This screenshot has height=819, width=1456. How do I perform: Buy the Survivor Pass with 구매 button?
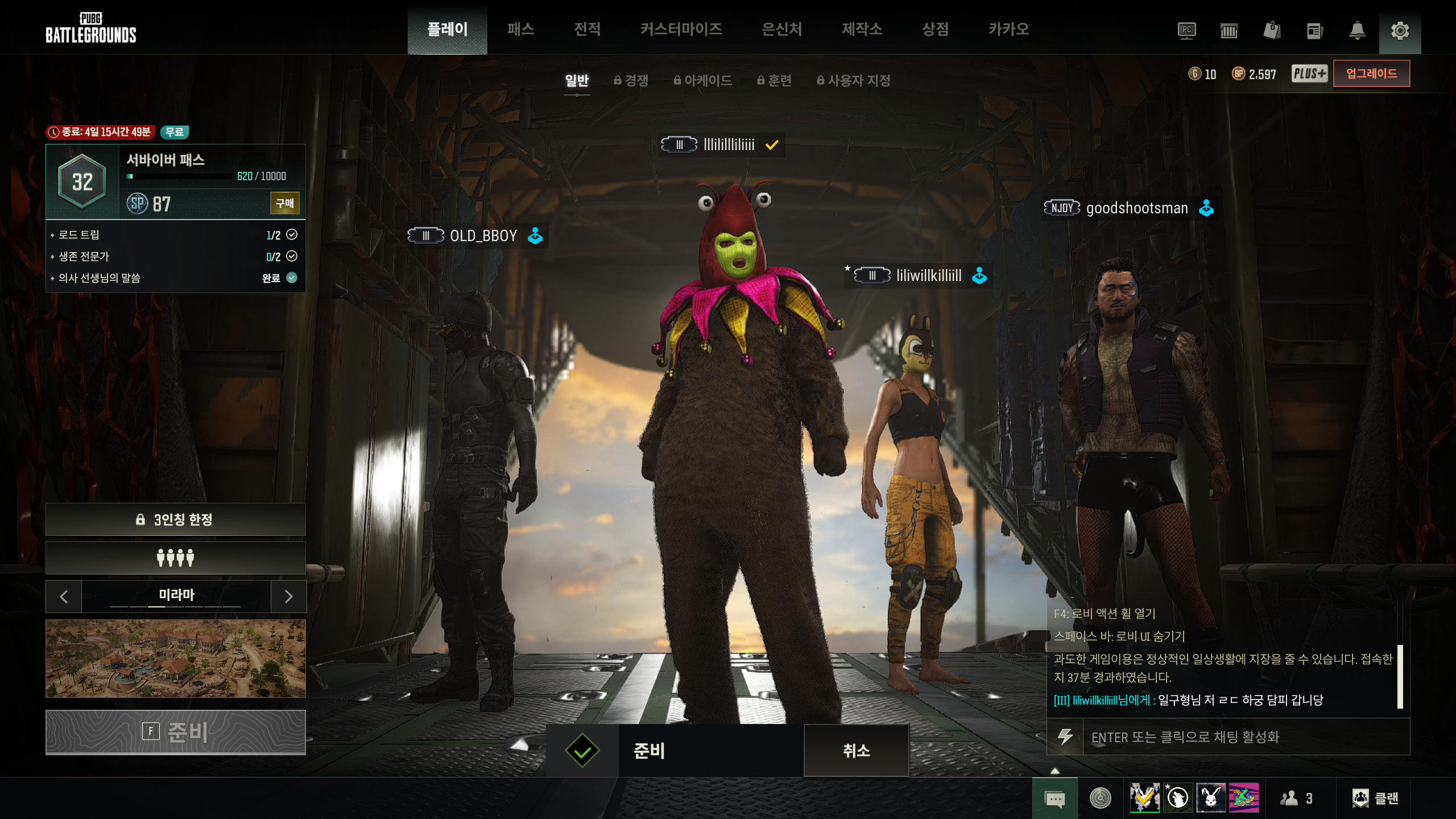point(284,204)
